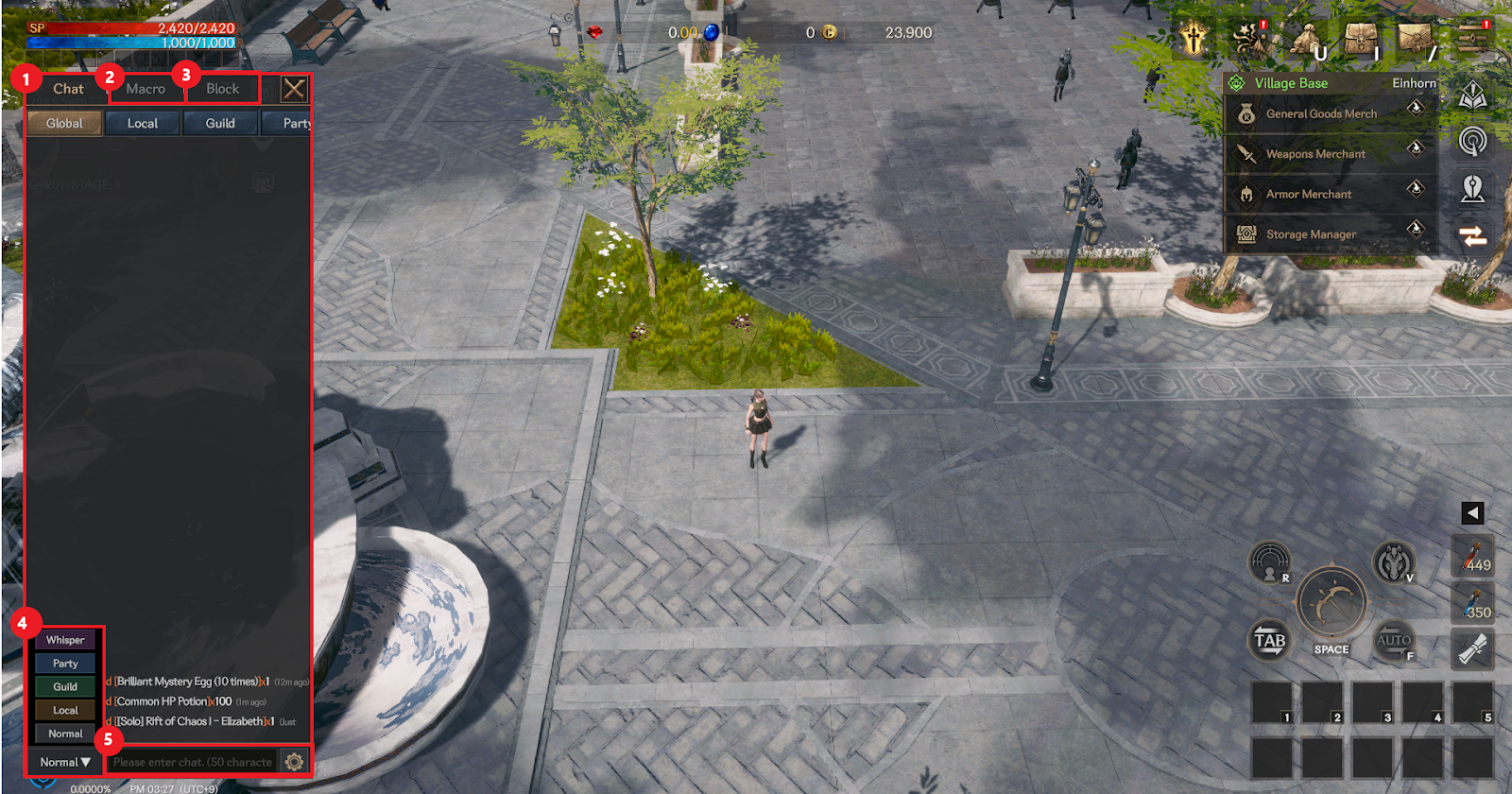Toggle the AUTO combat button
1512x794 pixels.
coord(1394,640)
